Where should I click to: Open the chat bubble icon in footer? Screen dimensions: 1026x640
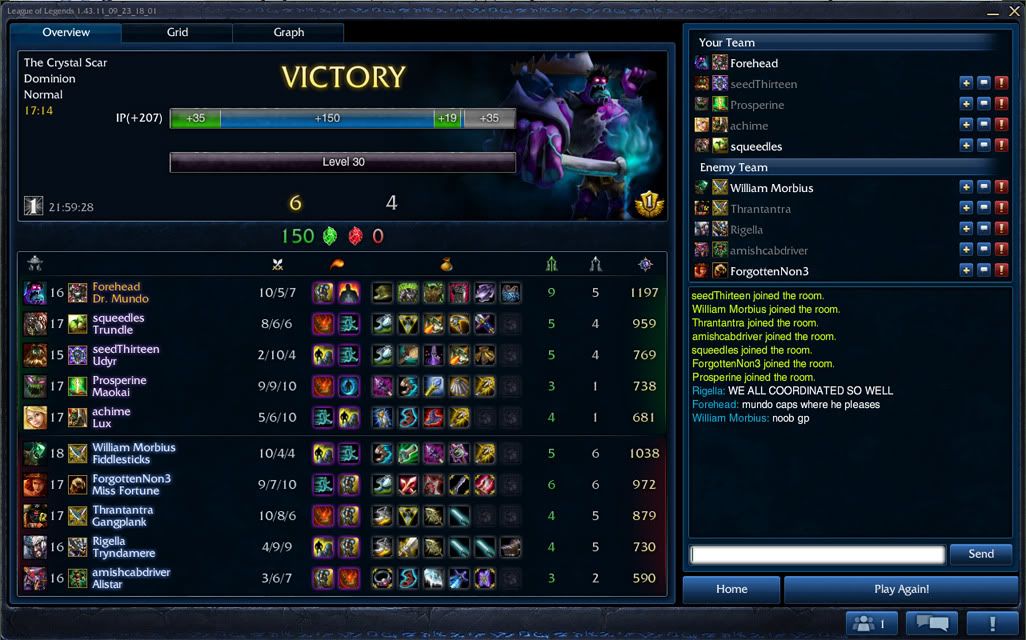[x=932, y=623]
